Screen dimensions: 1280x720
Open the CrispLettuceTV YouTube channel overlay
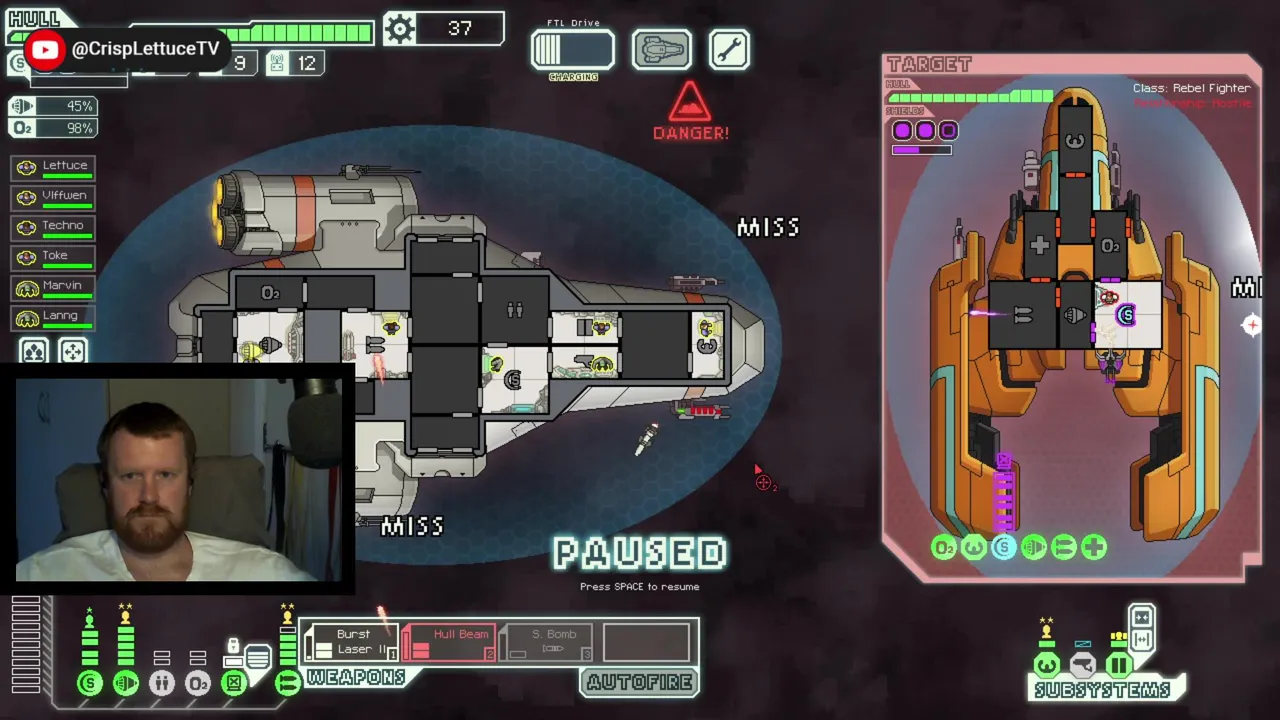[124, 49]
